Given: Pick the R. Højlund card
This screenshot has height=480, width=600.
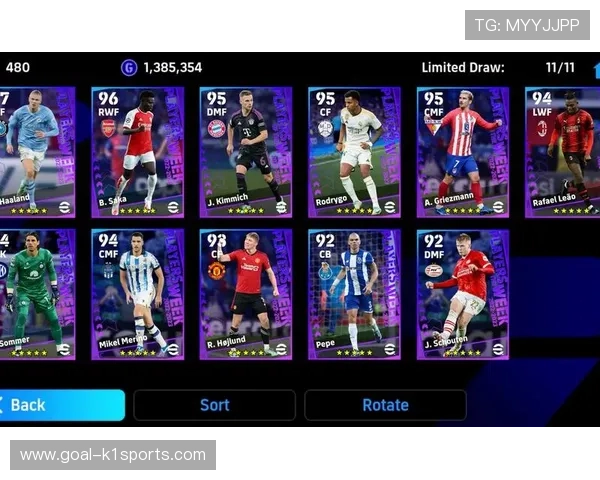Looking at the screenshot, I should click(x=246, y=294).
